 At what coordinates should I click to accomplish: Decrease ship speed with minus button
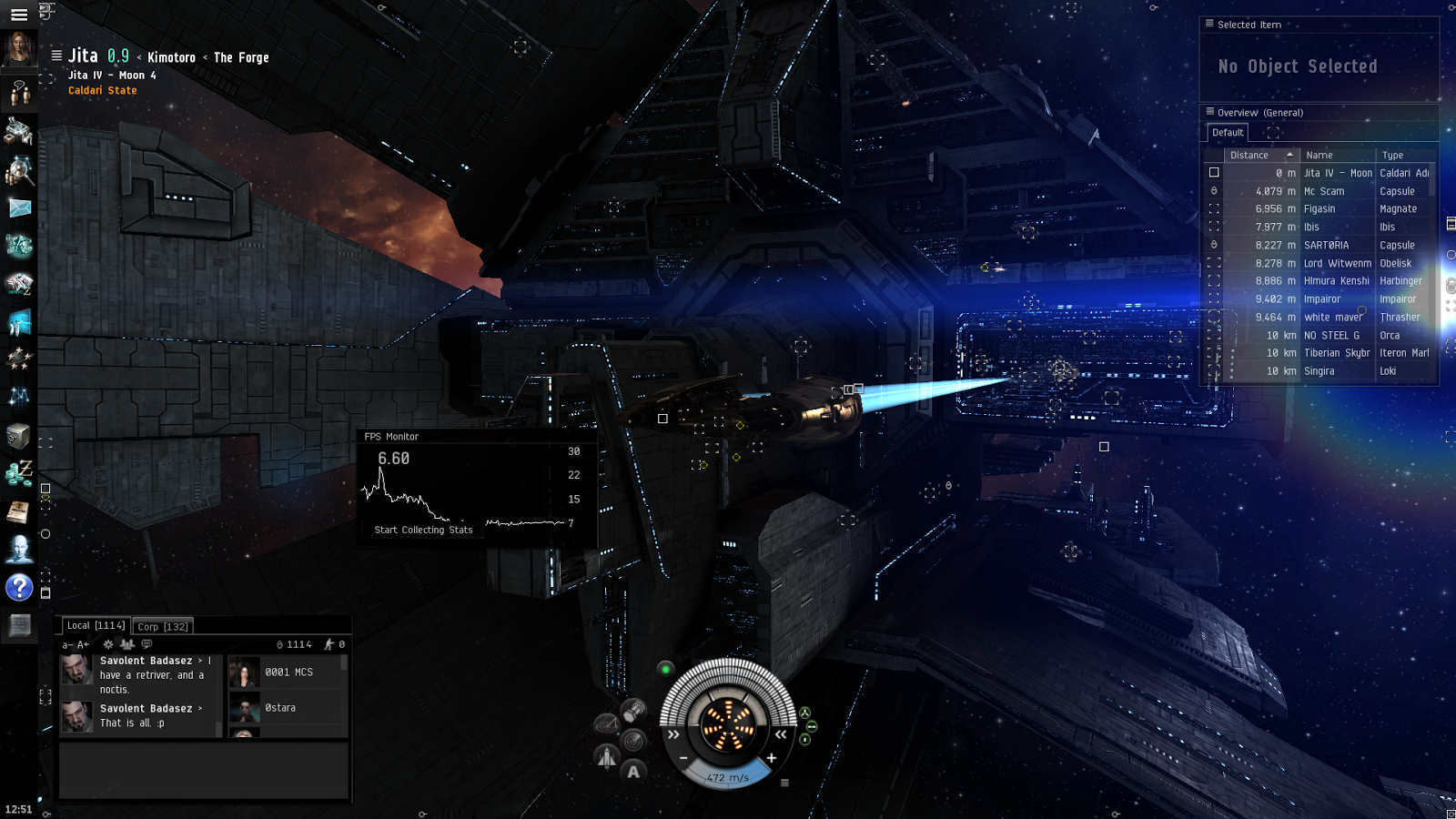(x=683, y=758)
